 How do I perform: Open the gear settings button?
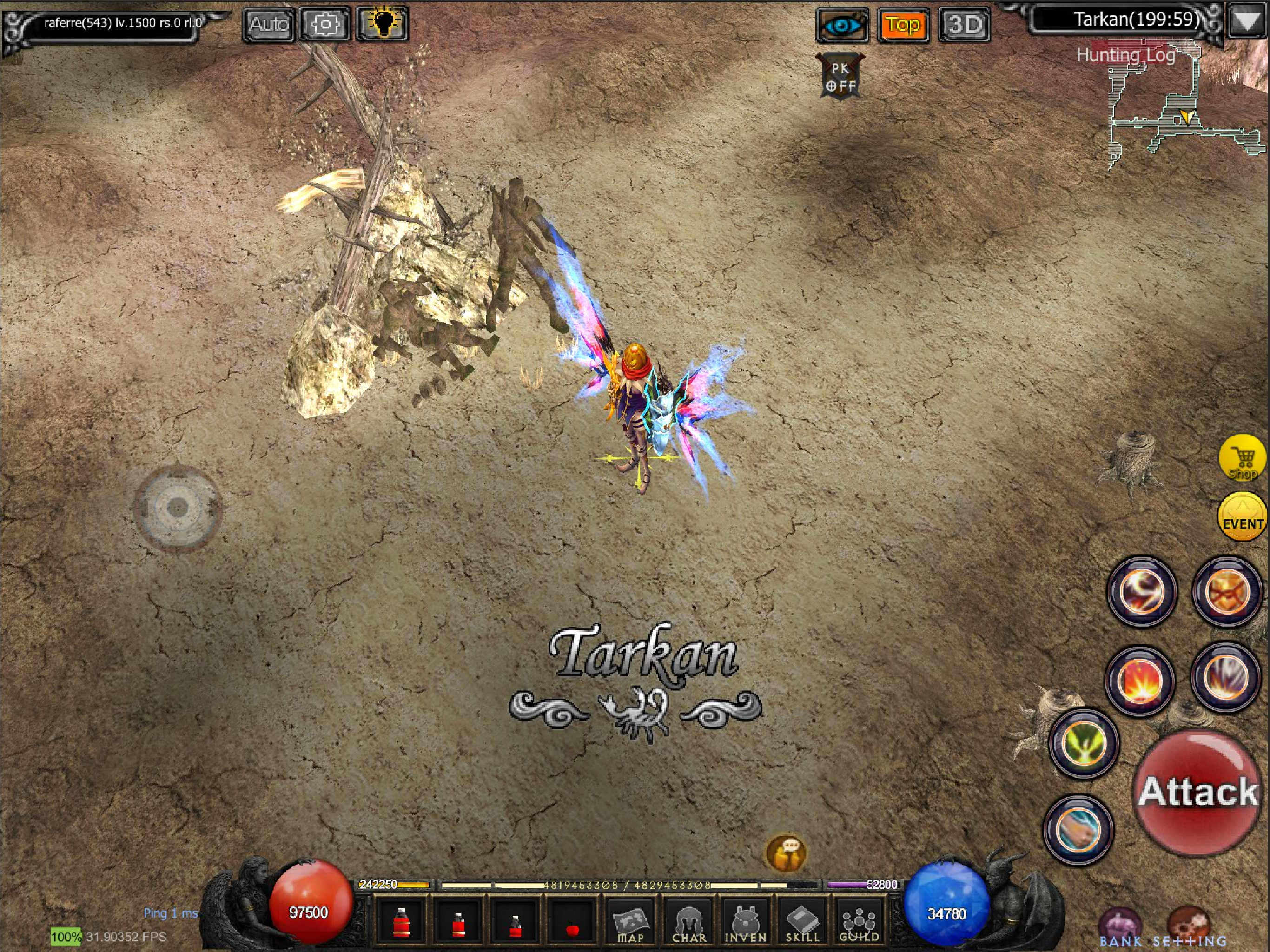coord(325,25)
